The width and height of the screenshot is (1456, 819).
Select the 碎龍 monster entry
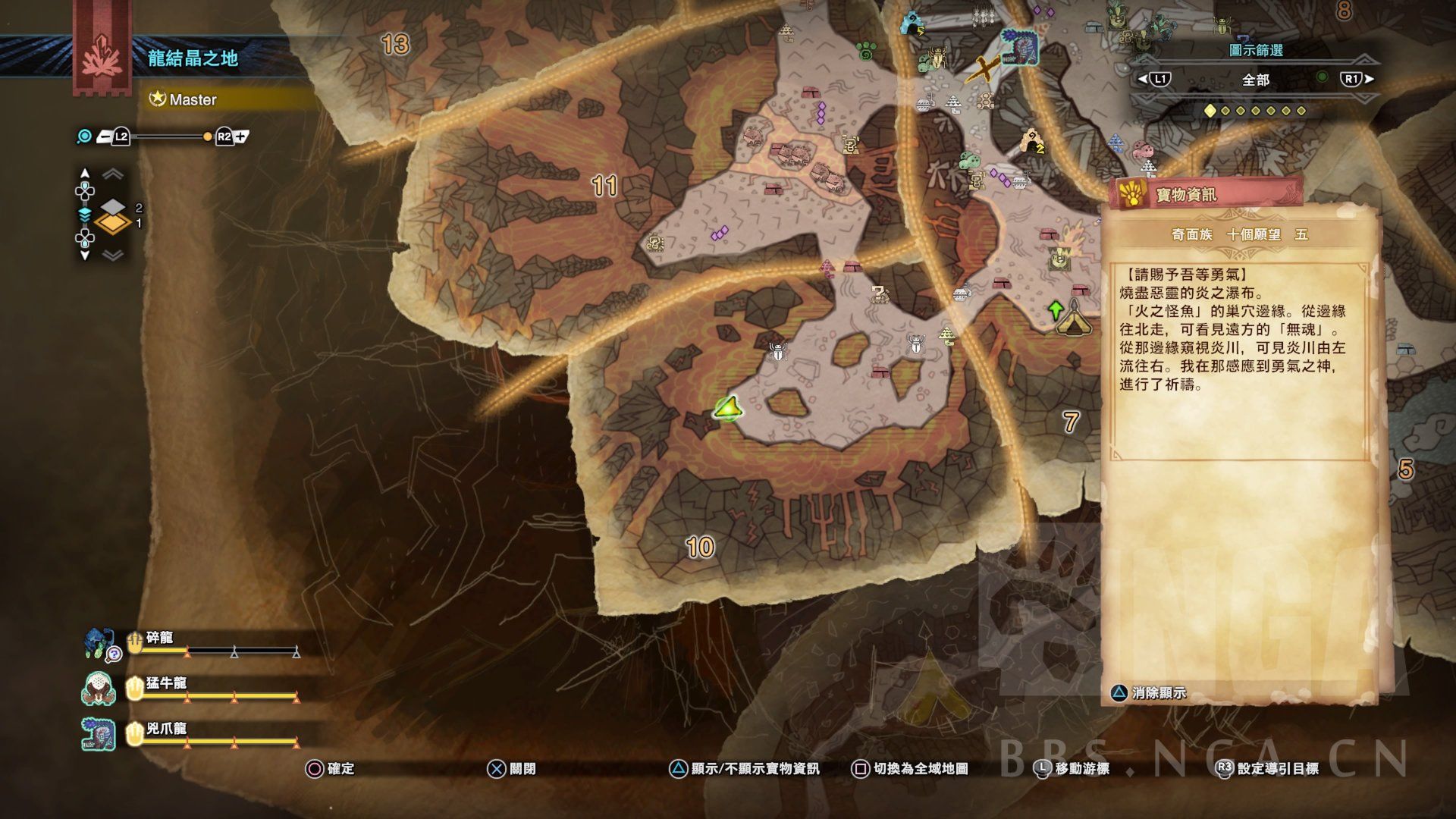tap(161, 639)
